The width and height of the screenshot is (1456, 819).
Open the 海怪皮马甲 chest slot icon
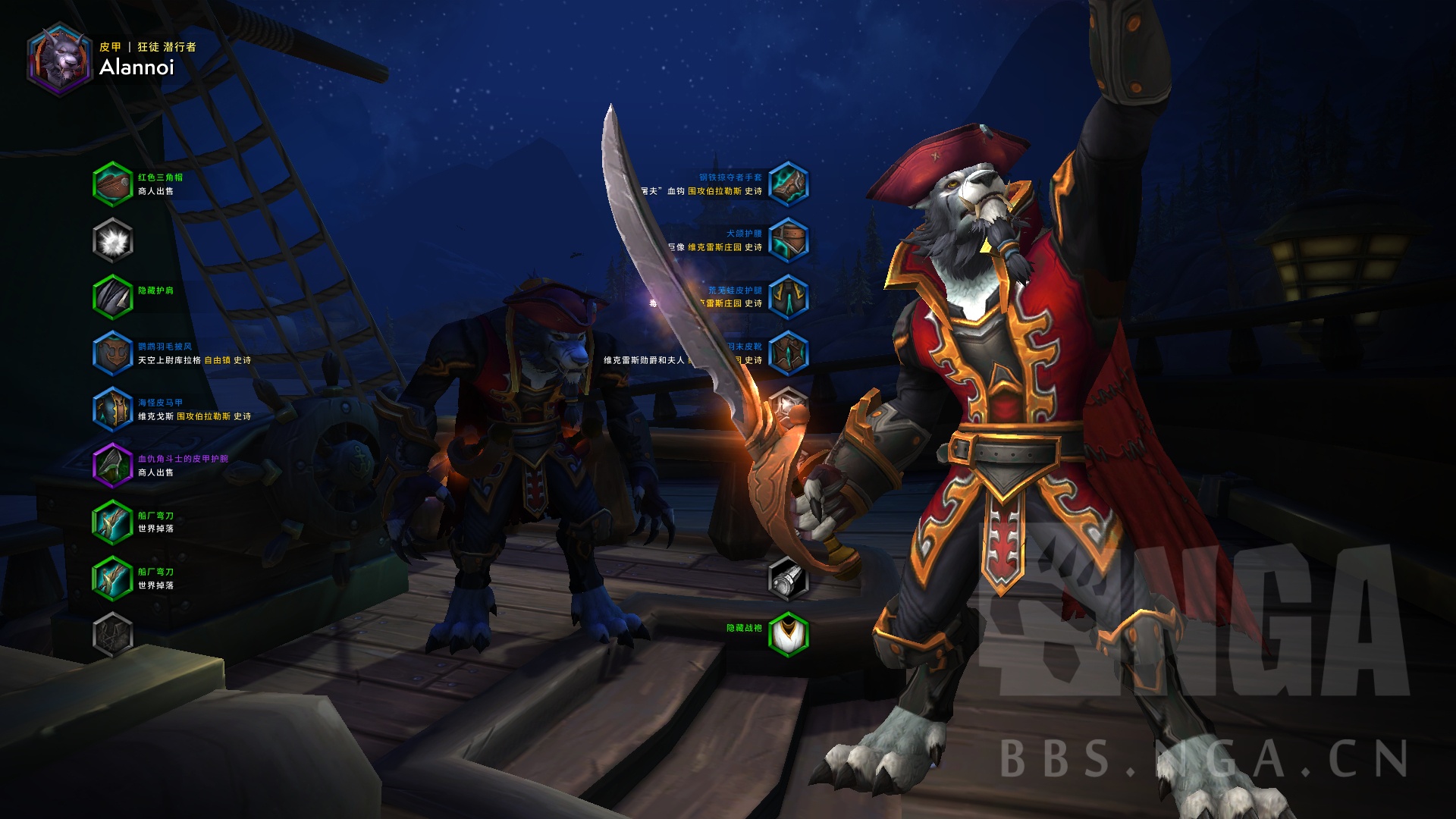coord(113,409)
